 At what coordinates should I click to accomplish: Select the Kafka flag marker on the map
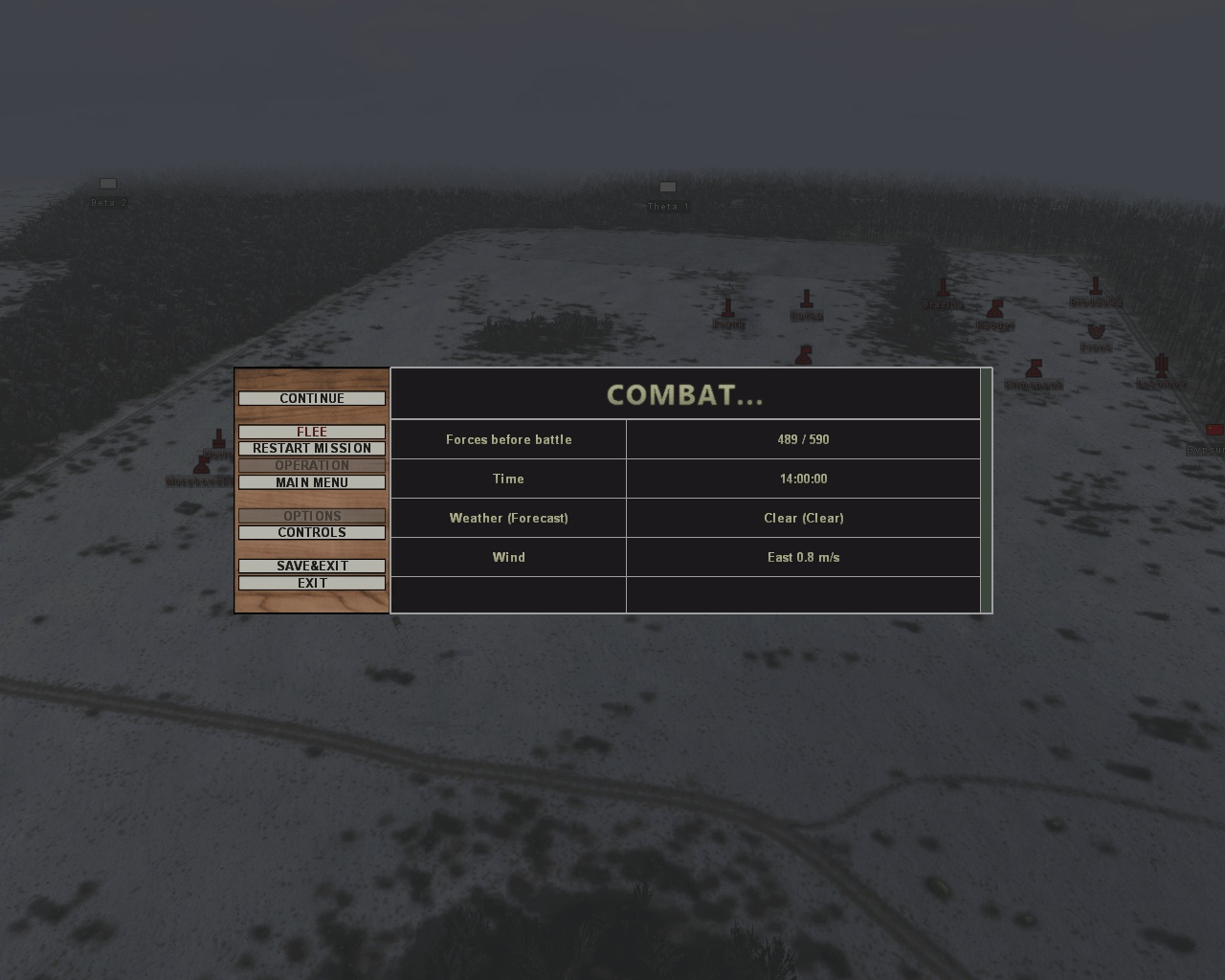808,299
